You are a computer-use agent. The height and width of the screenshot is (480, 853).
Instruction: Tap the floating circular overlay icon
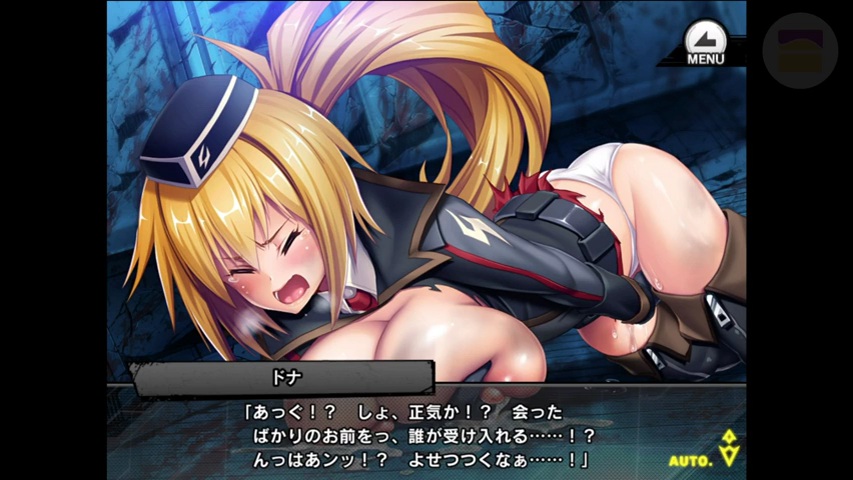pyautogui.click(x=799, y=50)
